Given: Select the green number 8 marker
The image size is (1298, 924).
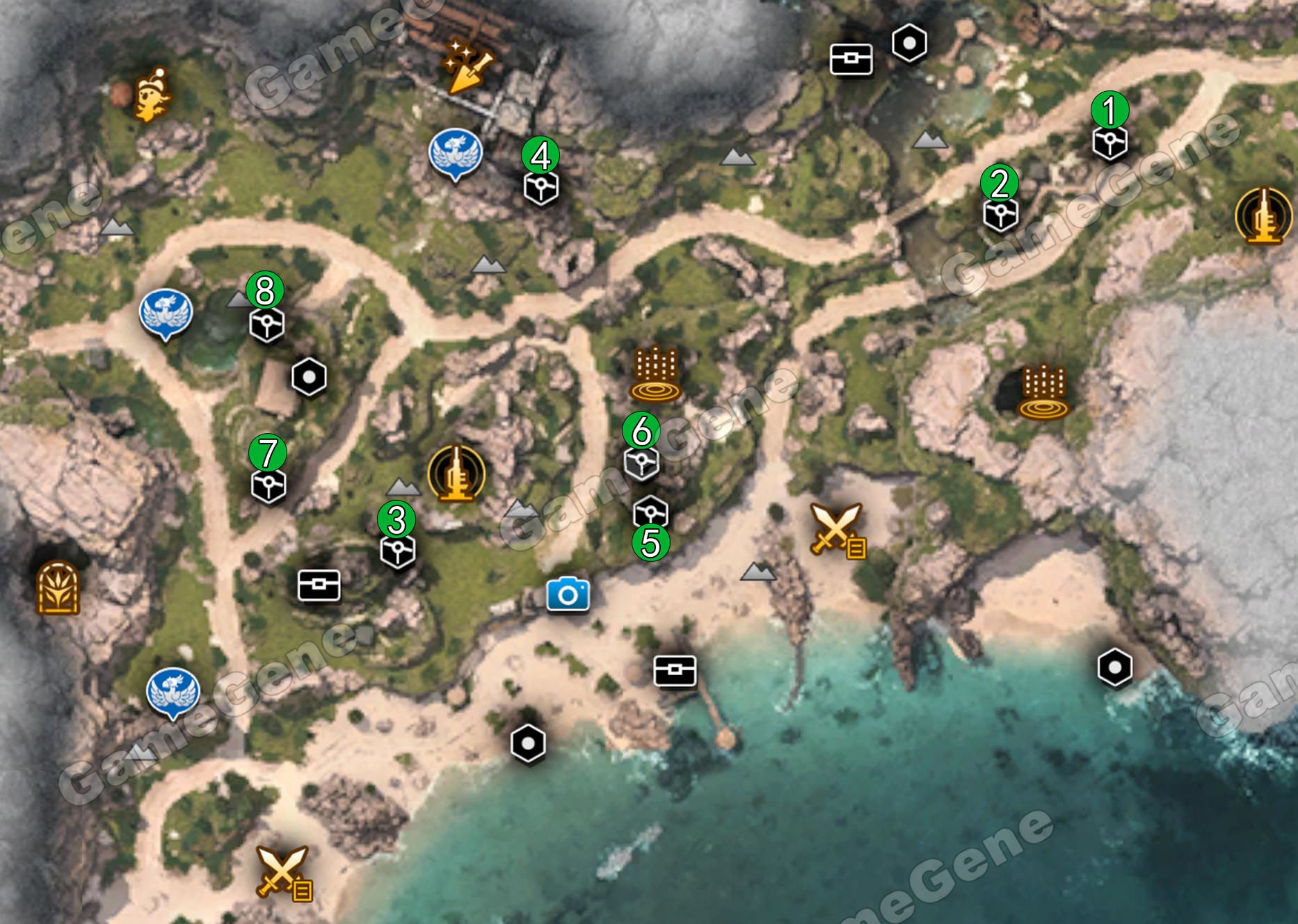Looking at the screenshot, I should pyautogui.click(x=264, y=291).
